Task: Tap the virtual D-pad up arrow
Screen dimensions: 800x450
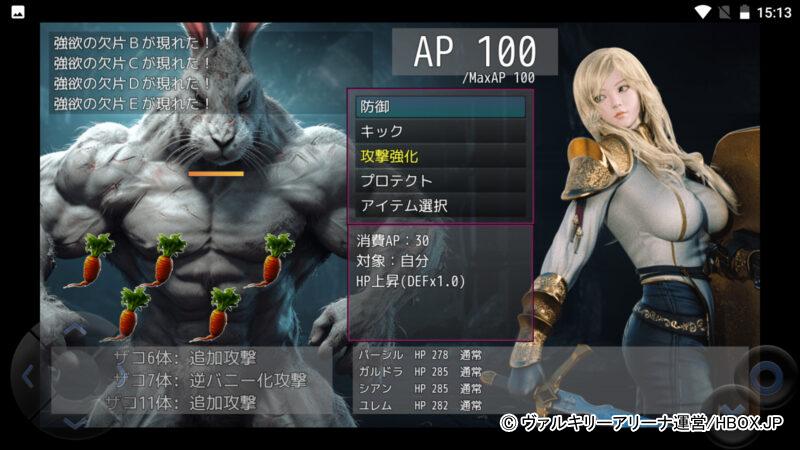Action: point(75,328)
